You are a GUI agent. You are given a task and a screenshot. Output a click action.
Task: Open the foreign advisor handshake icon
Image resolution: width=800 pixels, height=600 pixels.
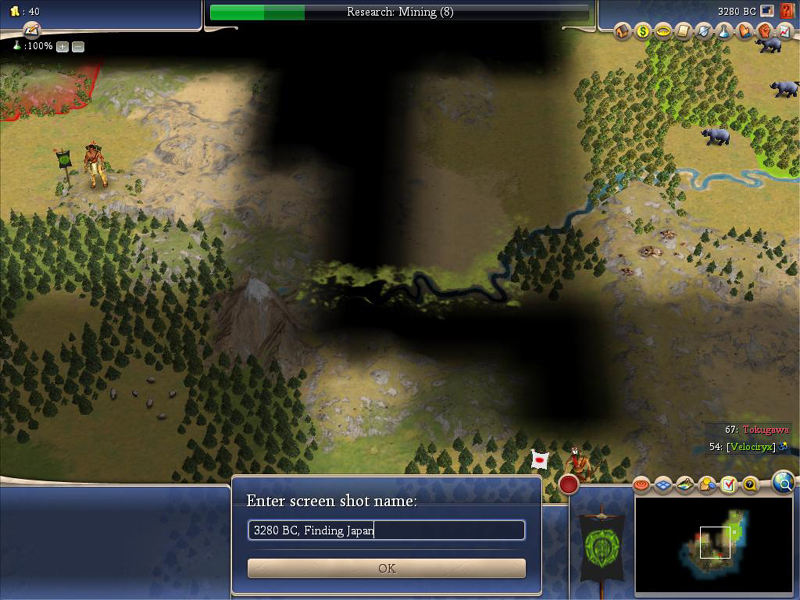point(744,31)
